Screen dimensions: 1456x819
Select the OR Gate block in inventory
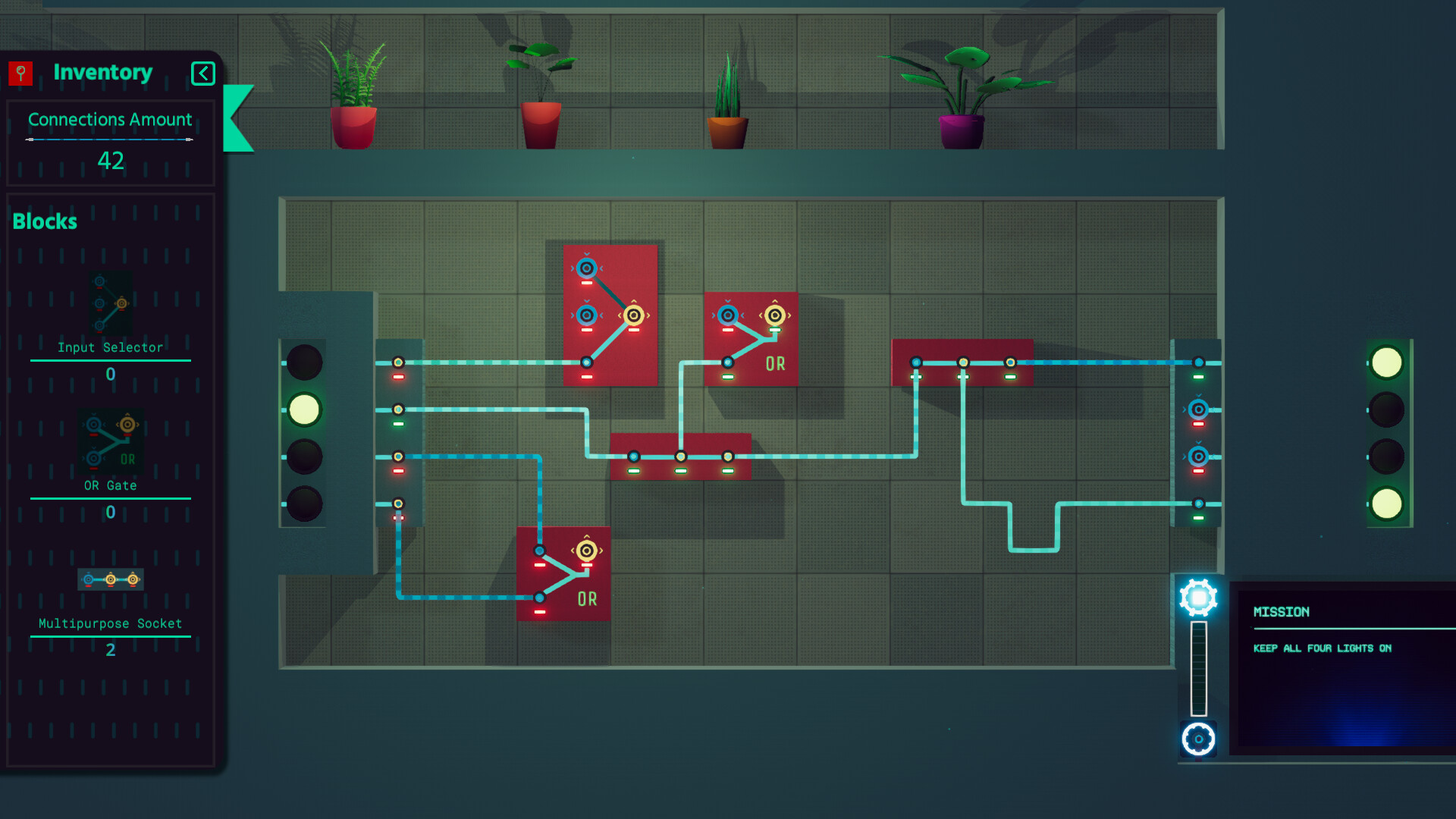(x=110, y=442)
